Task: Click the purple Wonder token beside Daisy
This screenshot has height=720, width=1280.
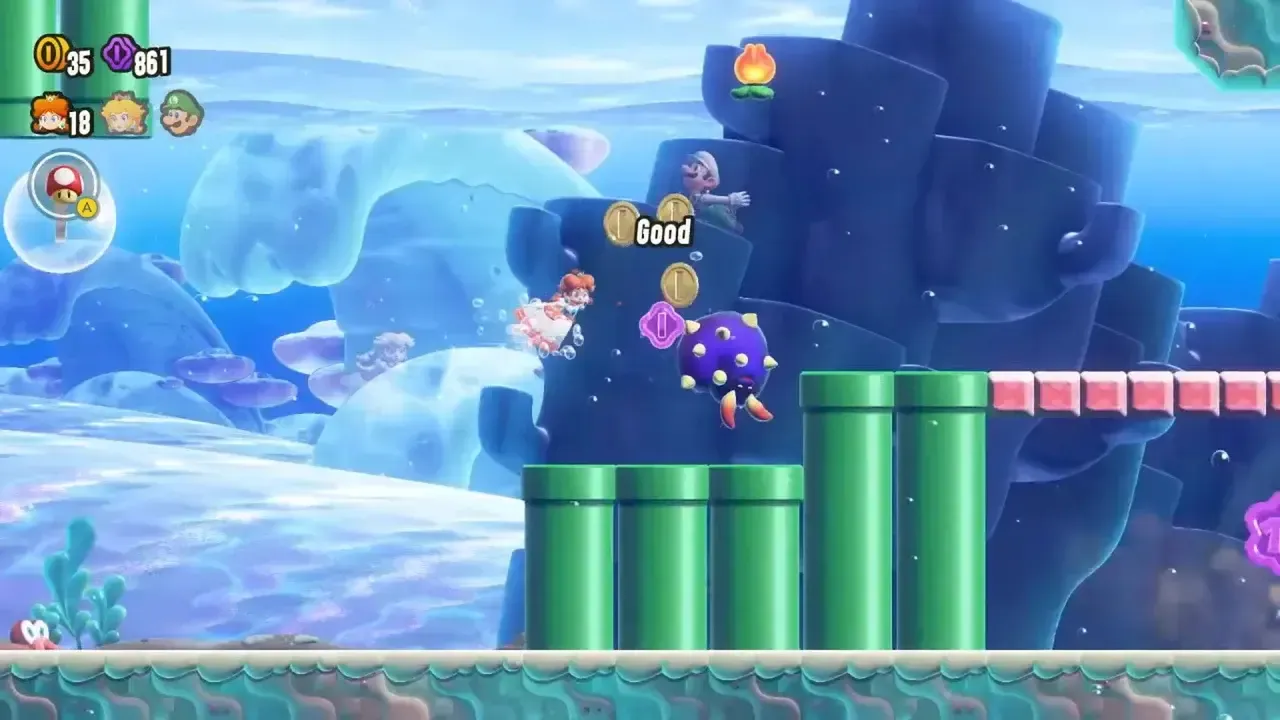Action: (x=661, y=324)
